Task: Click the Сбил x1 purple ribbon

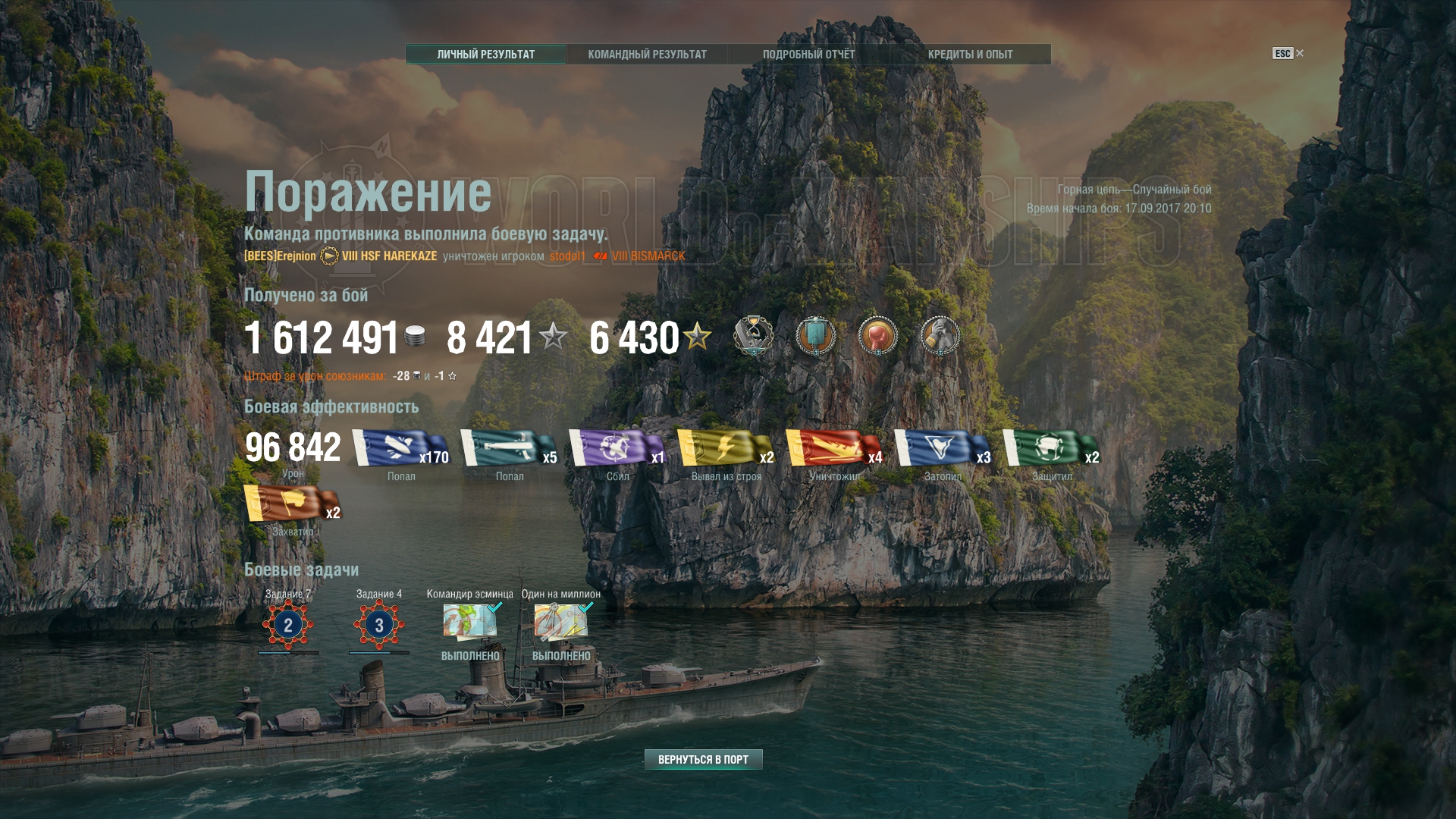Action: coord(617,448)
